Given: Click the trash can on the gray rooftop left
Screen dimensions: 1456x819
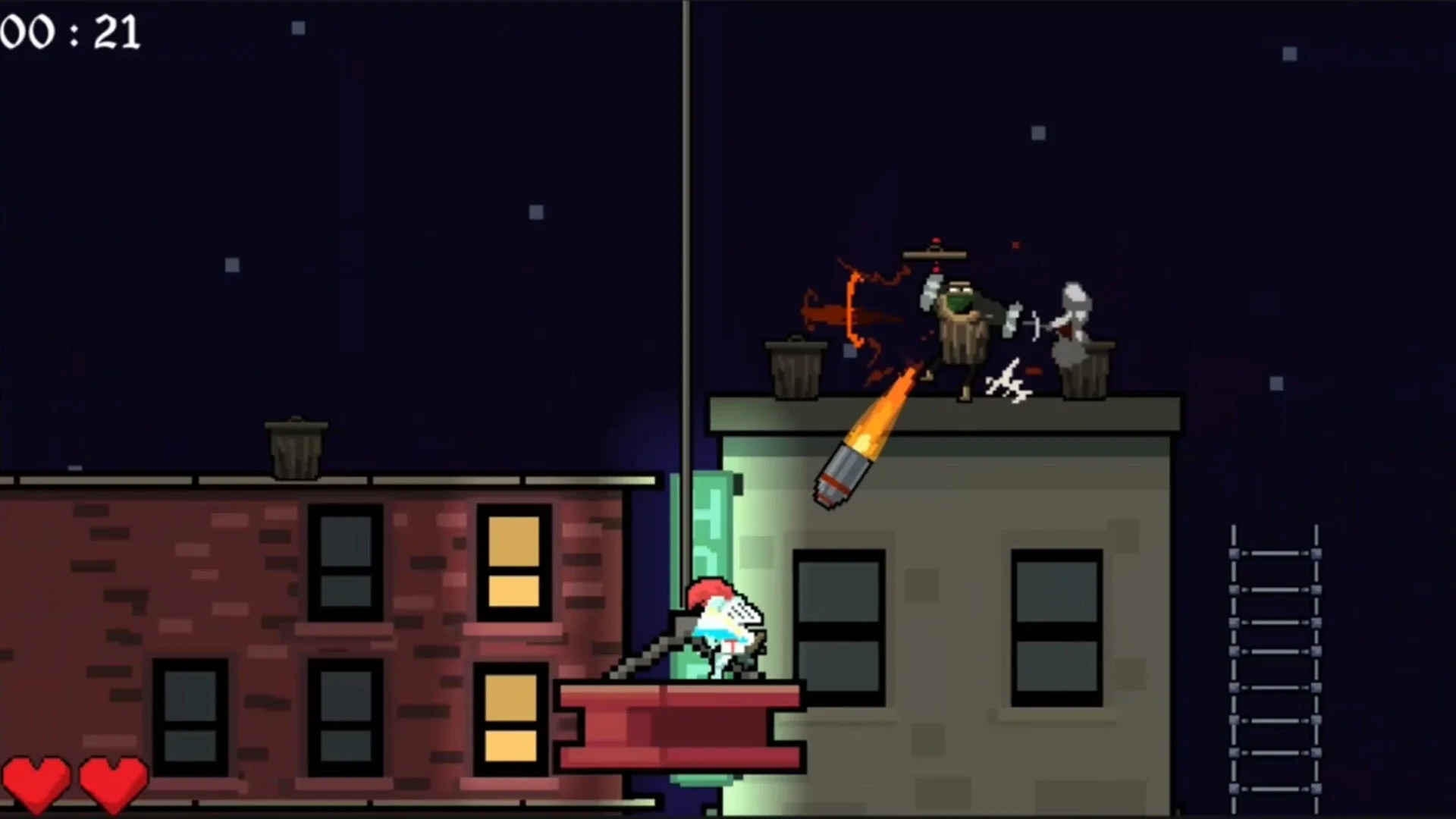Looking at the screenshot, I should pyautogui.click(x=796, y=368).
